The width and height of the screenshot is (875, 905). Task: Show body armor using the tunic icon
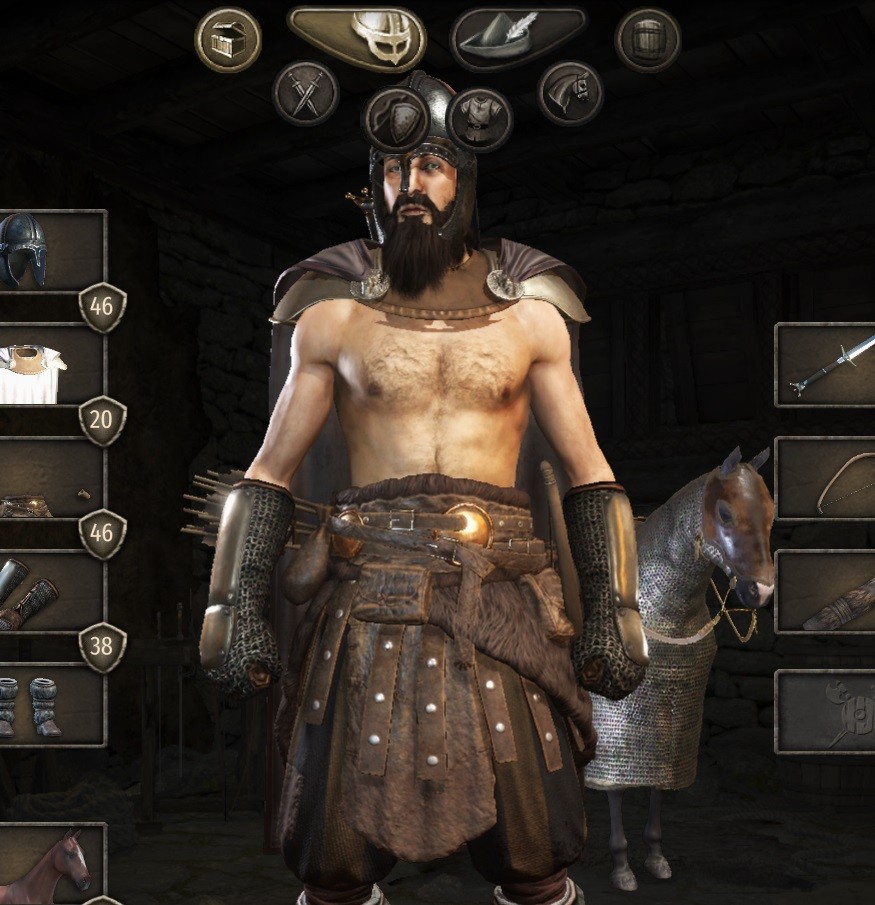(x=480, y=119)
